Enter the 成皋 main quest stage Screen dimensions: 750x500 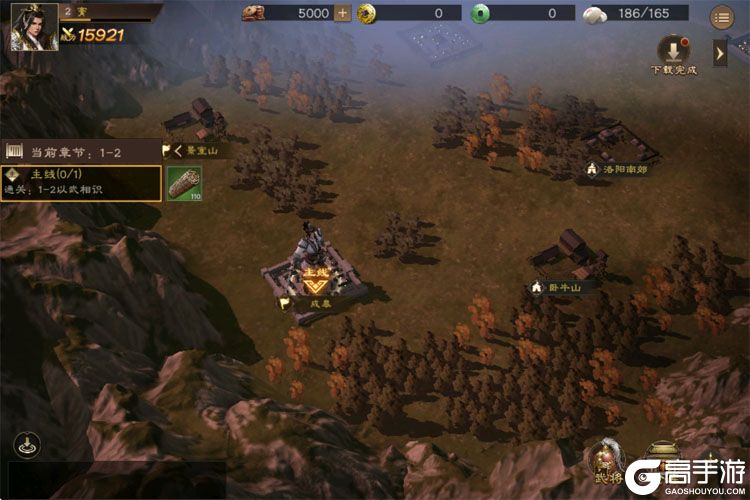pyautogui.click(x=316, y=278)
